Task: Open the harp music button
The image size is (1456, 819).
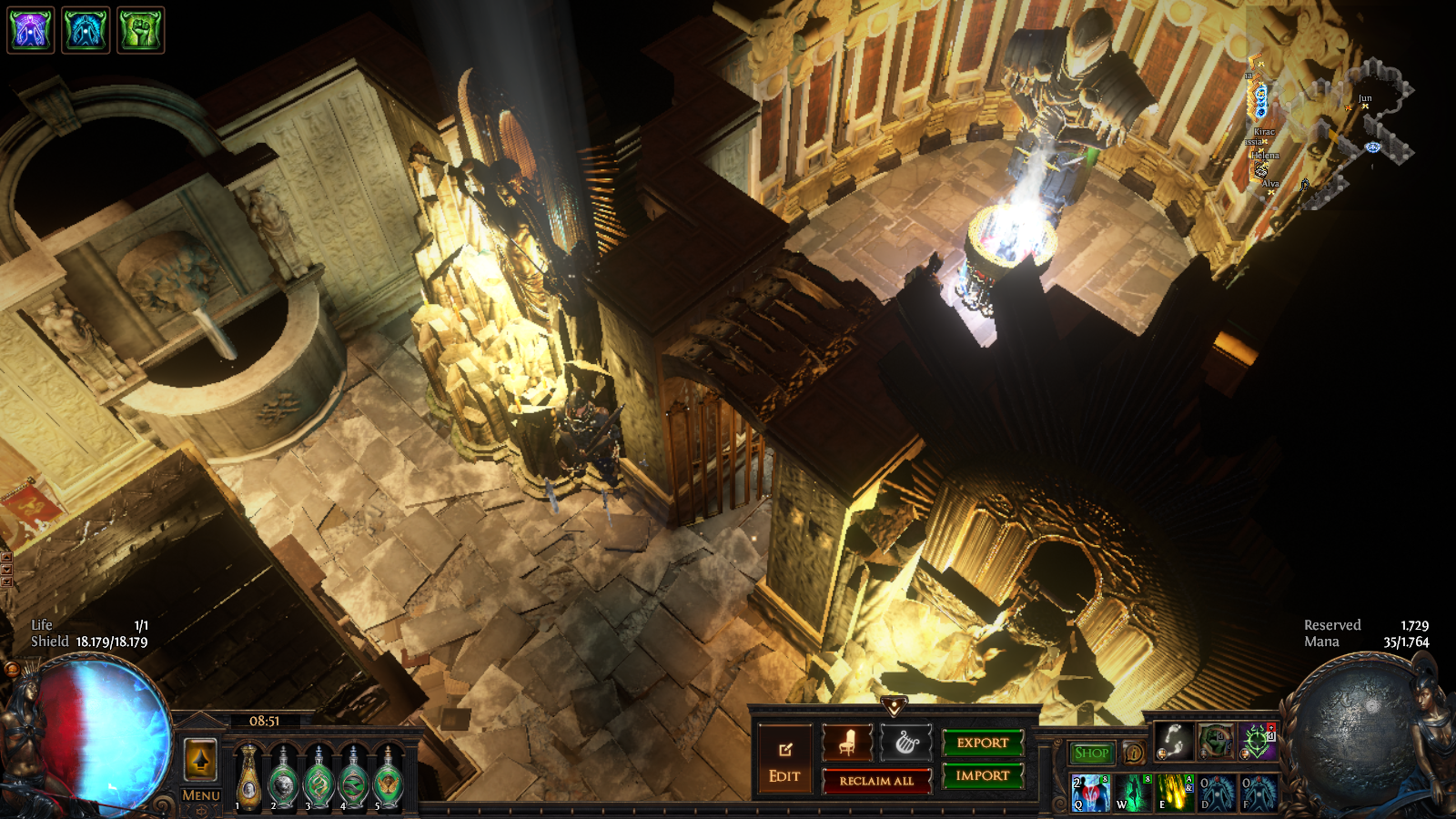Action: point(906,743)
